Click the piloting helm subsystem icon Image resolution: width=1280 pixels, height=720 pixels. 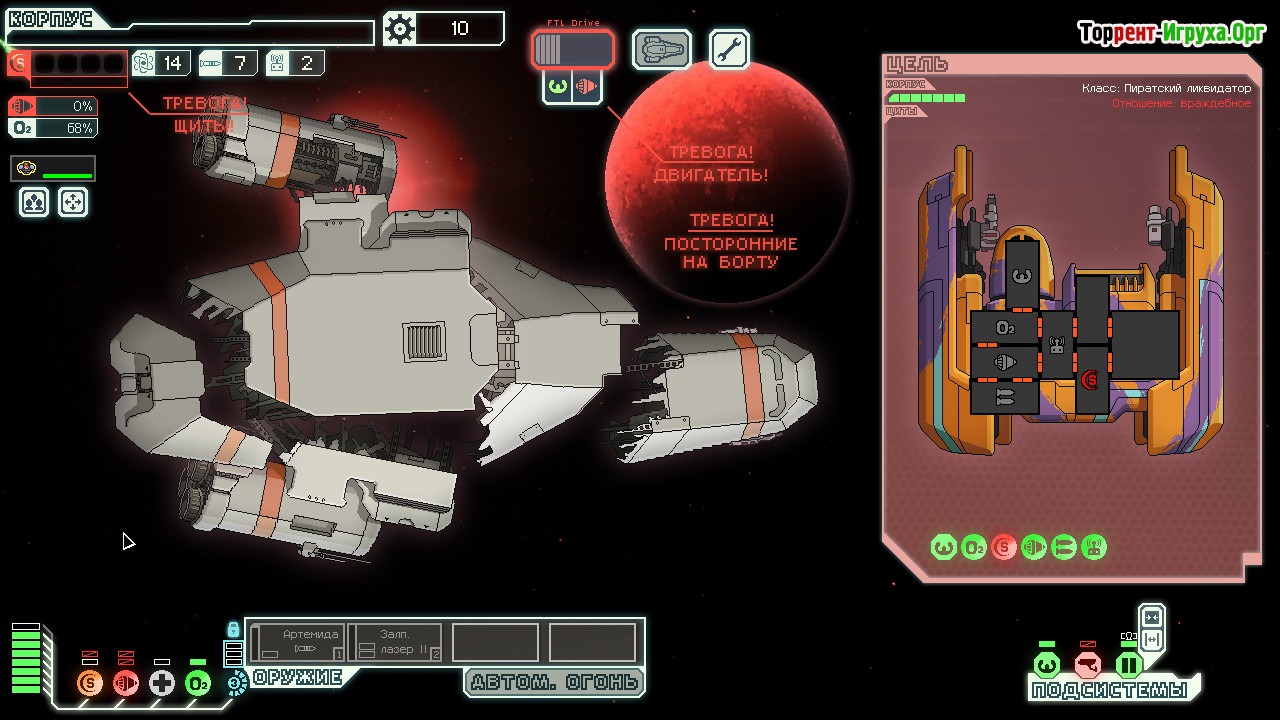pyautogui.click(x=1047, y=665)
